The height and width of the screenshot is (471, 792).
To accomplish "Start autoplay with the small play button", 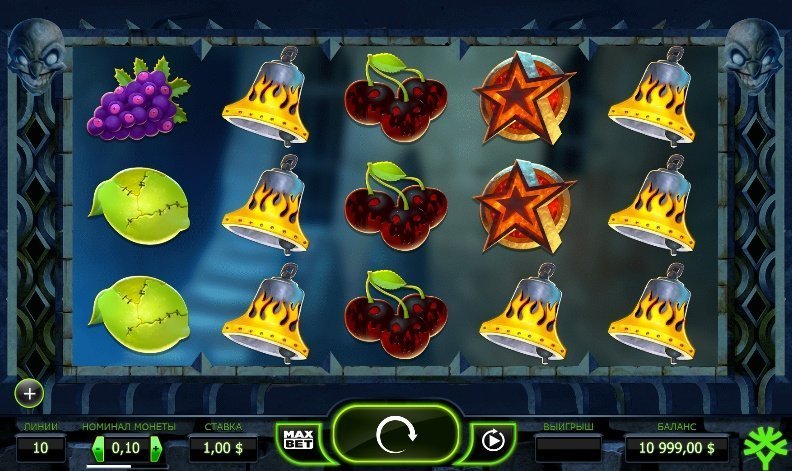I will [x=491, y=440].
